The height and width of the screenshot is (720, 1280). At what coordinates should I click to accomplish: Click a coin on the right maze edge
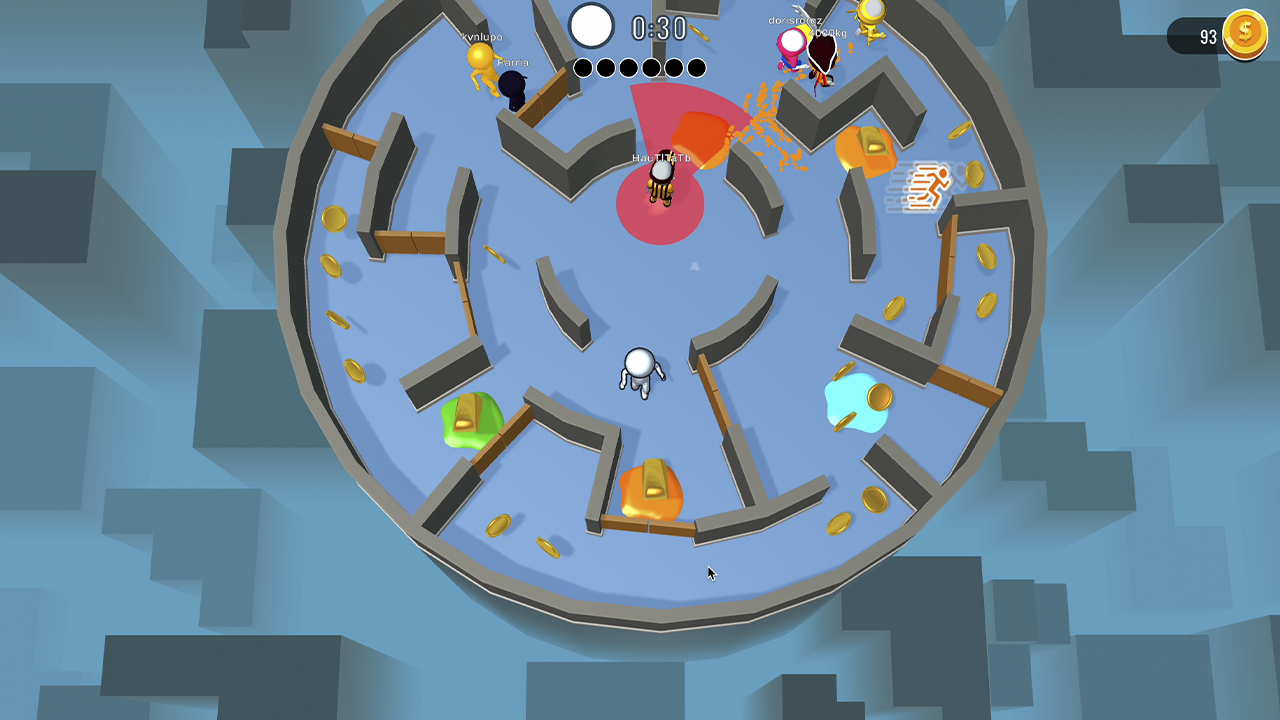coord(986,256)
